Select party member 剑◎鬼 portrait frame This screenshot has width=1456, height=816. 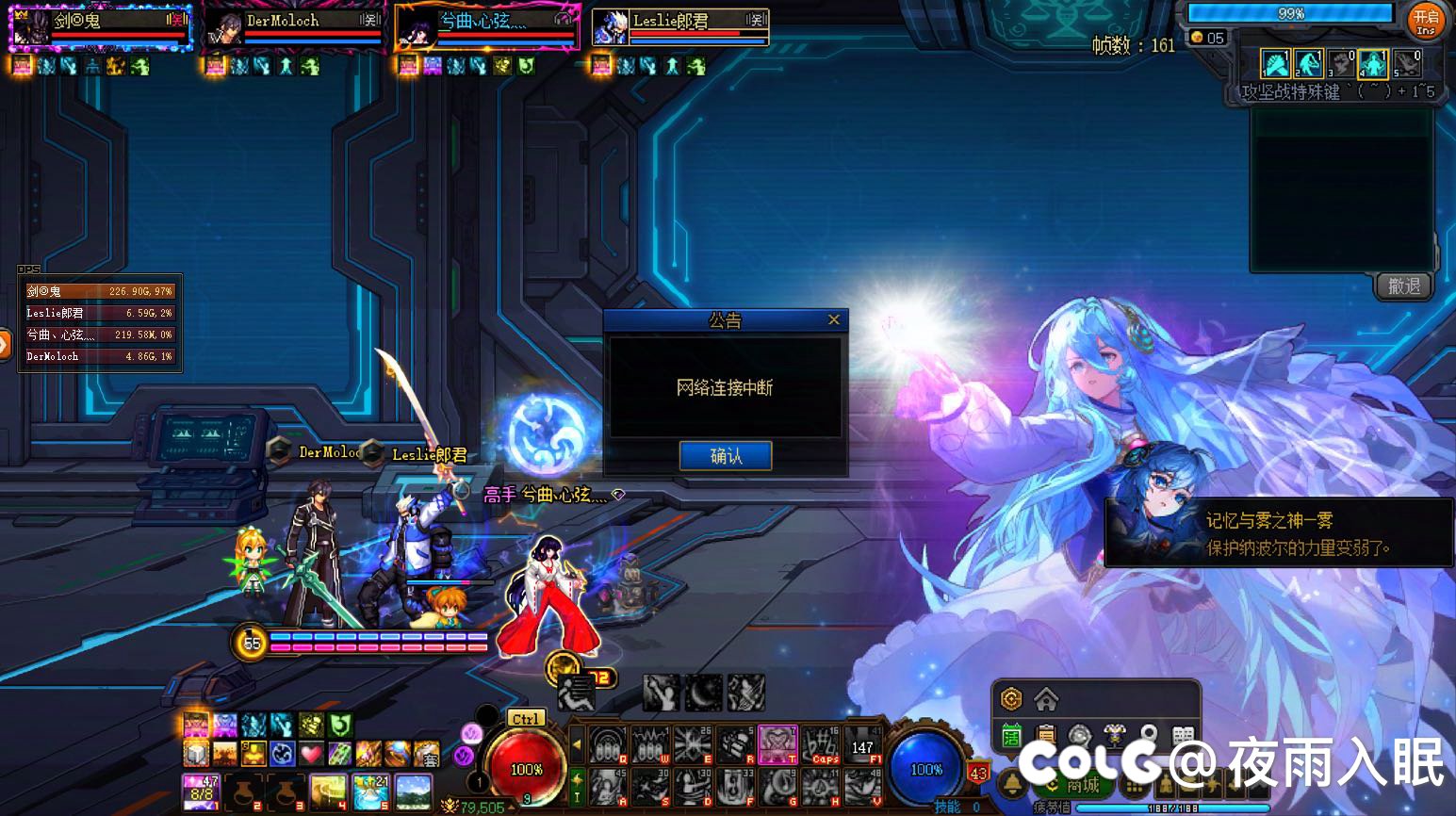click(x=100, y=26)
